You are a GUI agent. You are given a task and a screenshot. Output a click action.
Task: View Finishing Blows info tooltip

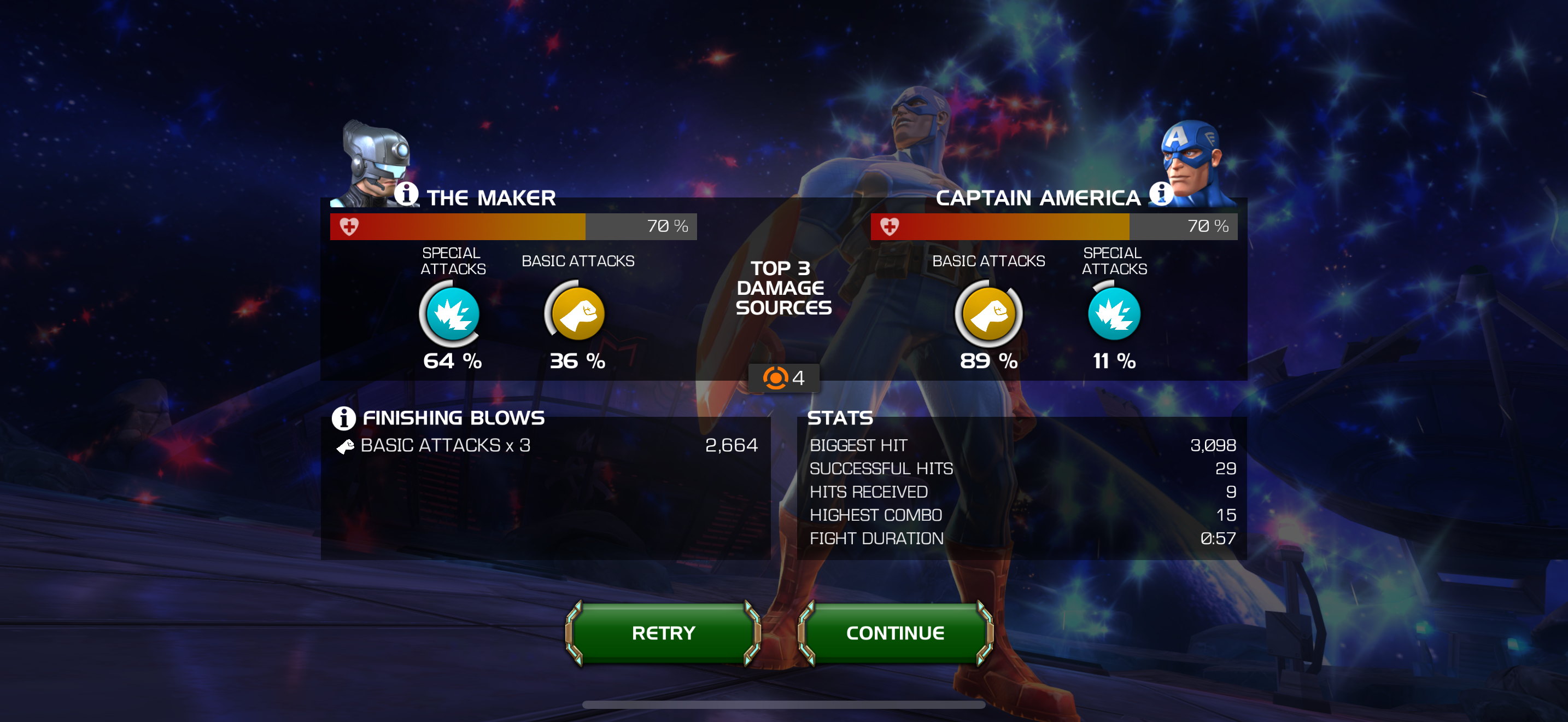[343, 418]
